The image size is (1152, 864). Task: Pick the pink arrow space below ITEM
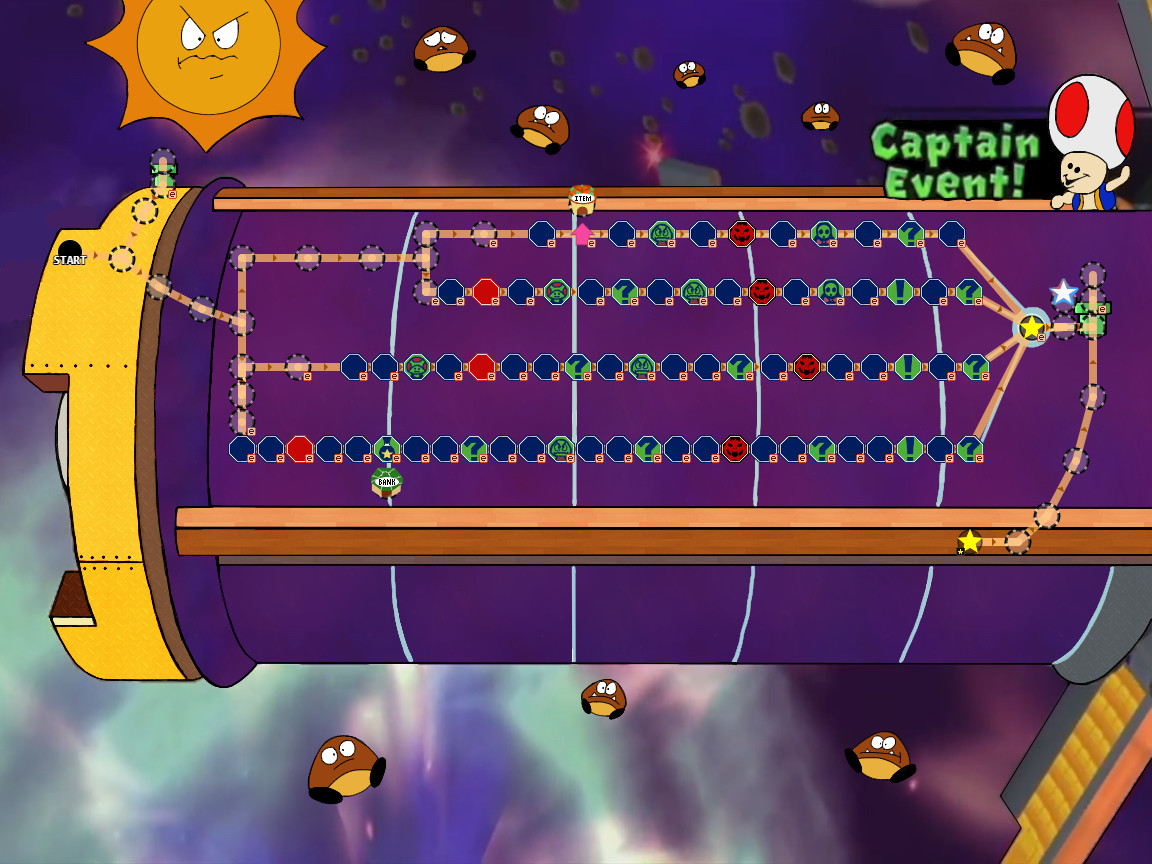click(582, 234)
